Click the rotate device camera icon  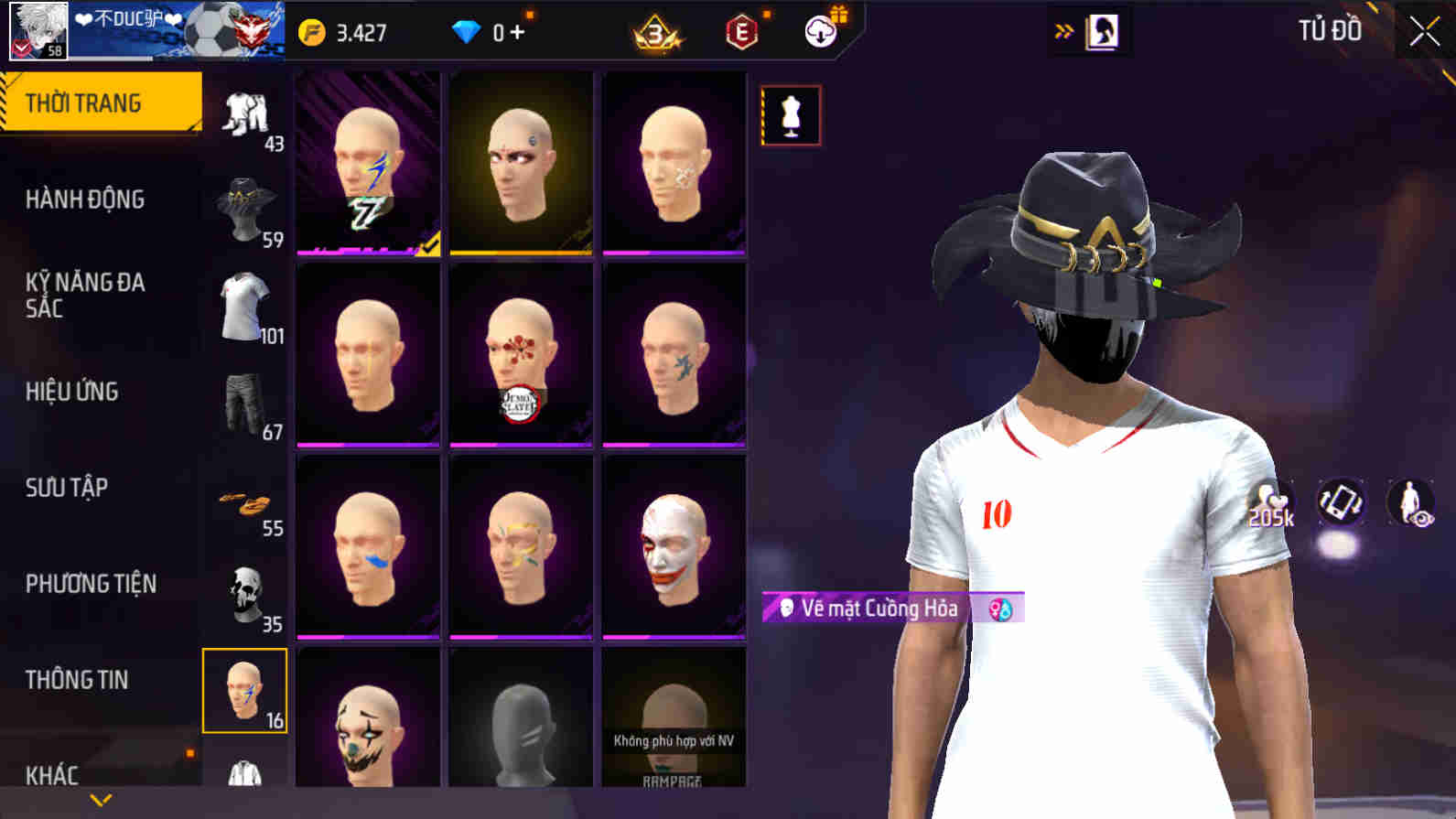(1339, 502)
